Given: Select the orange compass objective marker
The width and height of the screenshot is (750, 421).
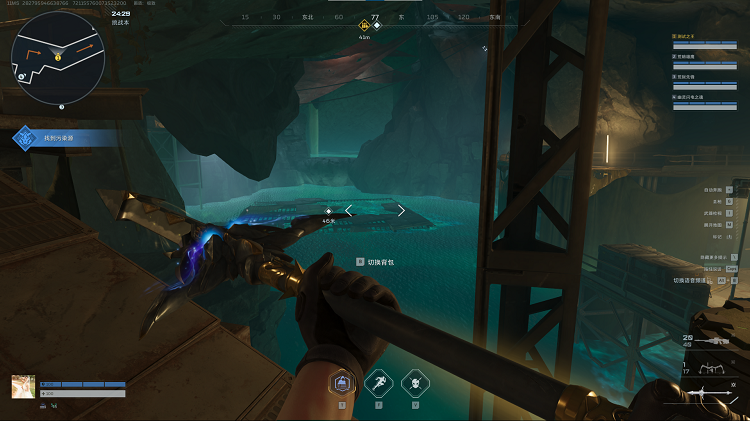Looking at the screenshot, I should [x=364, y=26].
